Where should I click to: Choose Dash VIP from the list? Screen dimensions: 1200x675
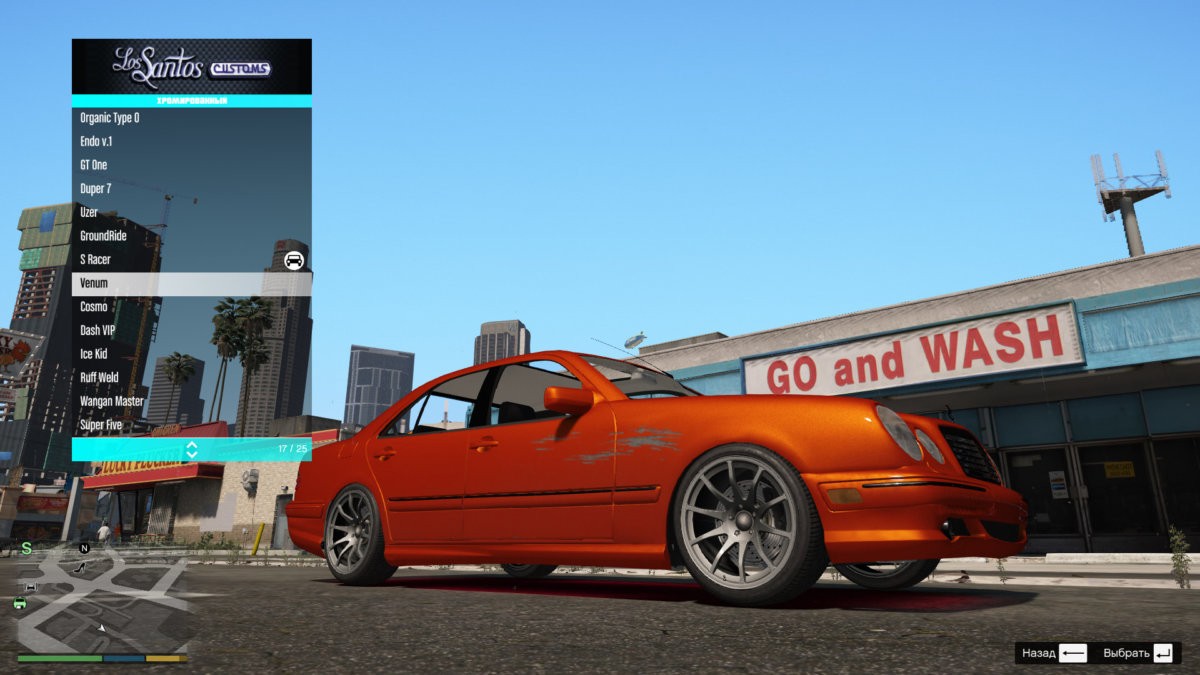191,330
